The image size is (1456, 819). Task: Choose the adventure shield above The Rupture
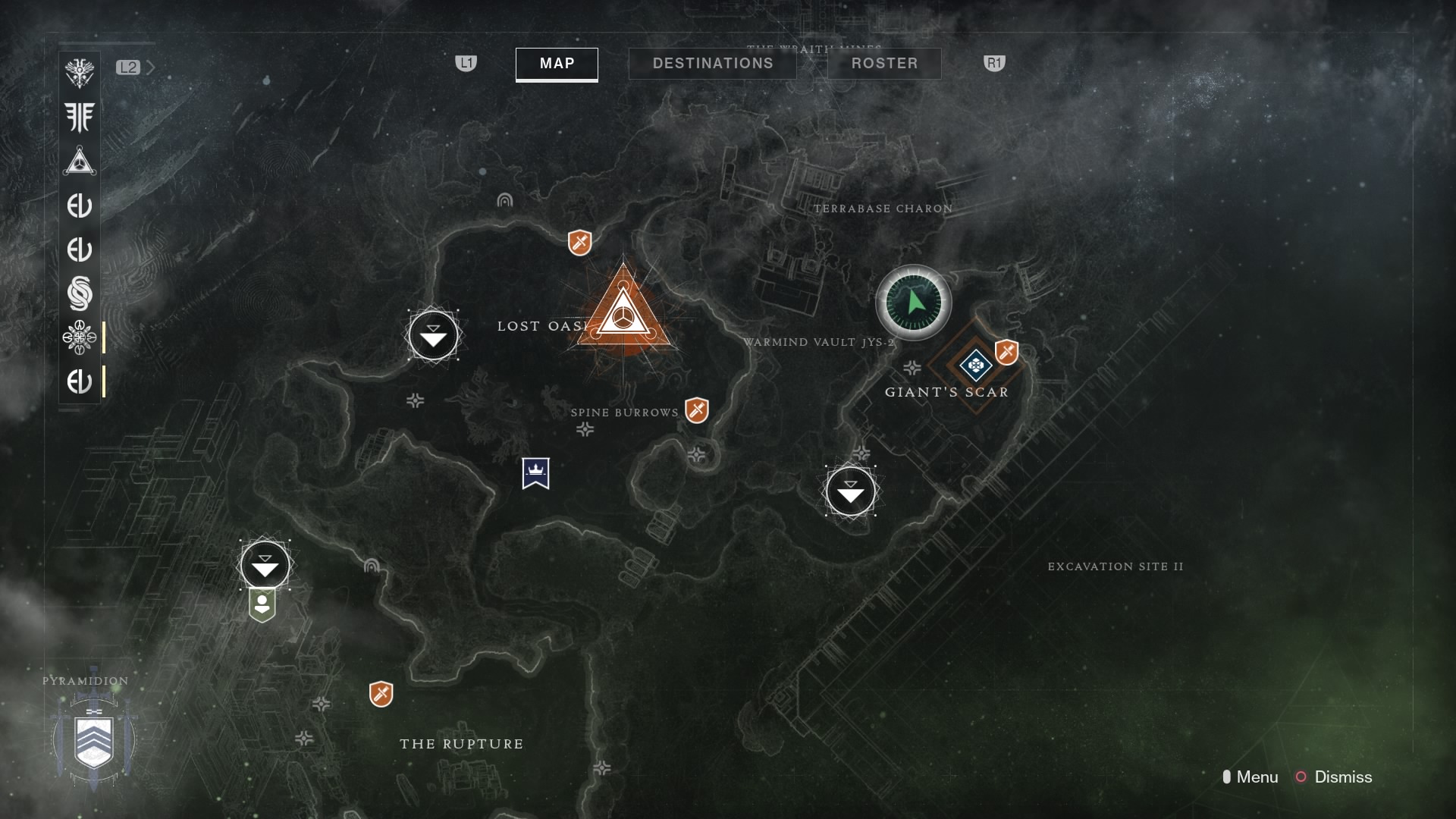click(x=381, y=694)
